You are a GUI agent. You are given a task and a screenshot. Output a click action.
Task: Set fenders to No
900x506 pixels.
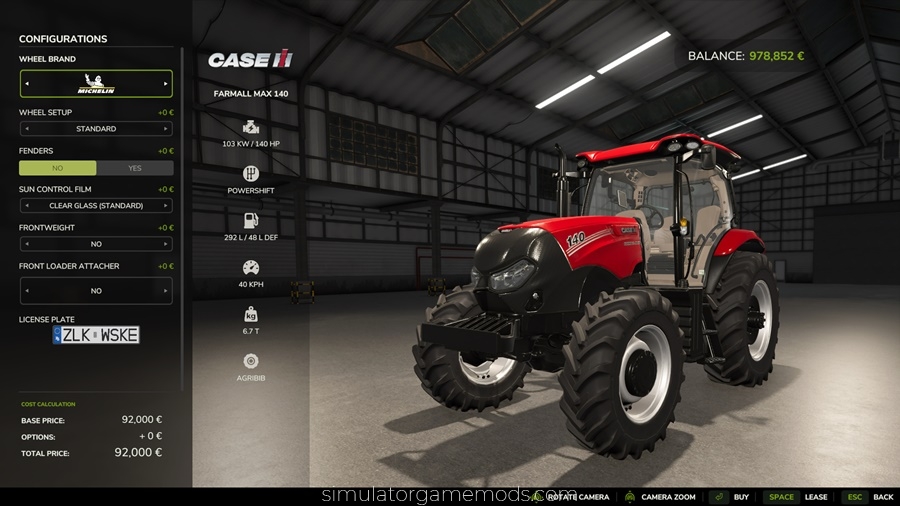pos(58,168)
